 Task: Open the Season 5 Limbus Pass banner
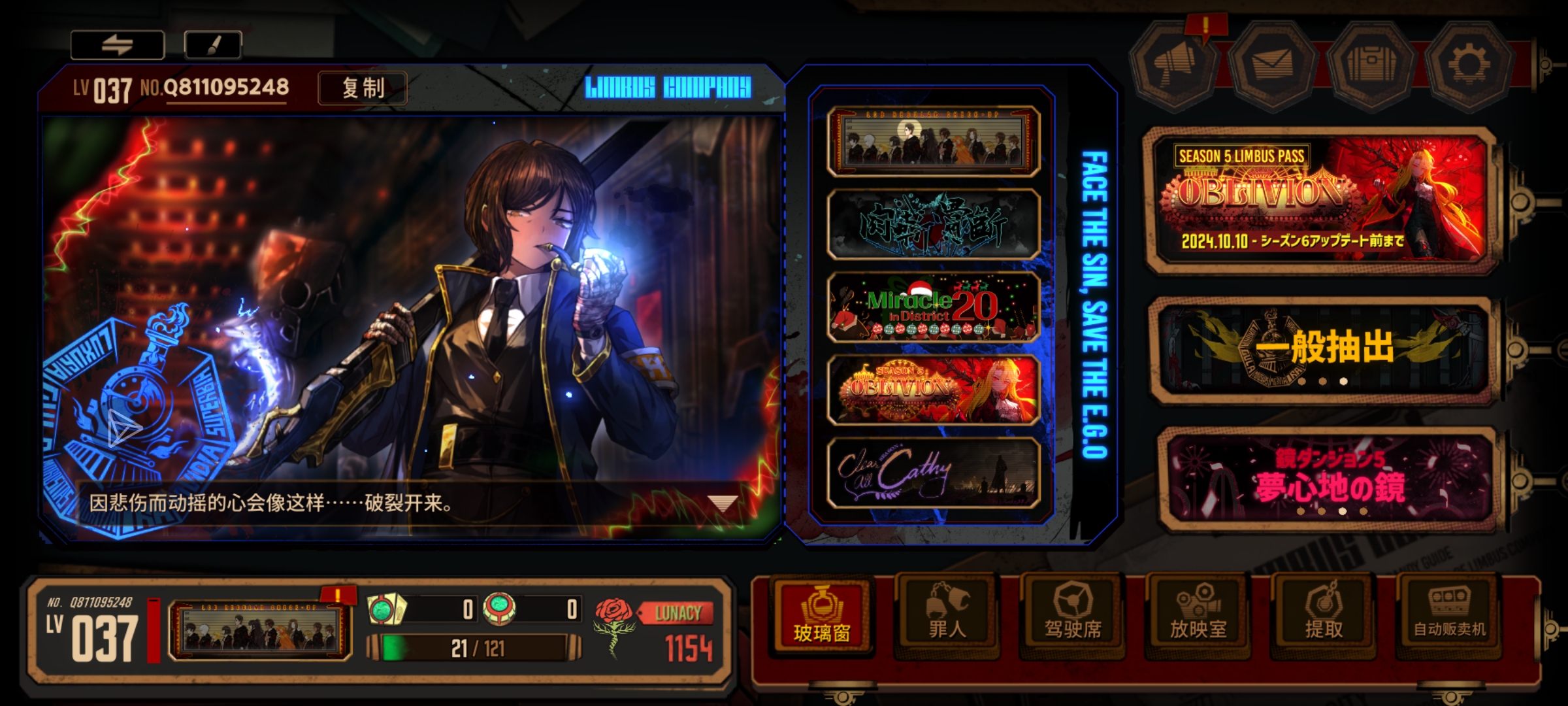[1320, 200]
